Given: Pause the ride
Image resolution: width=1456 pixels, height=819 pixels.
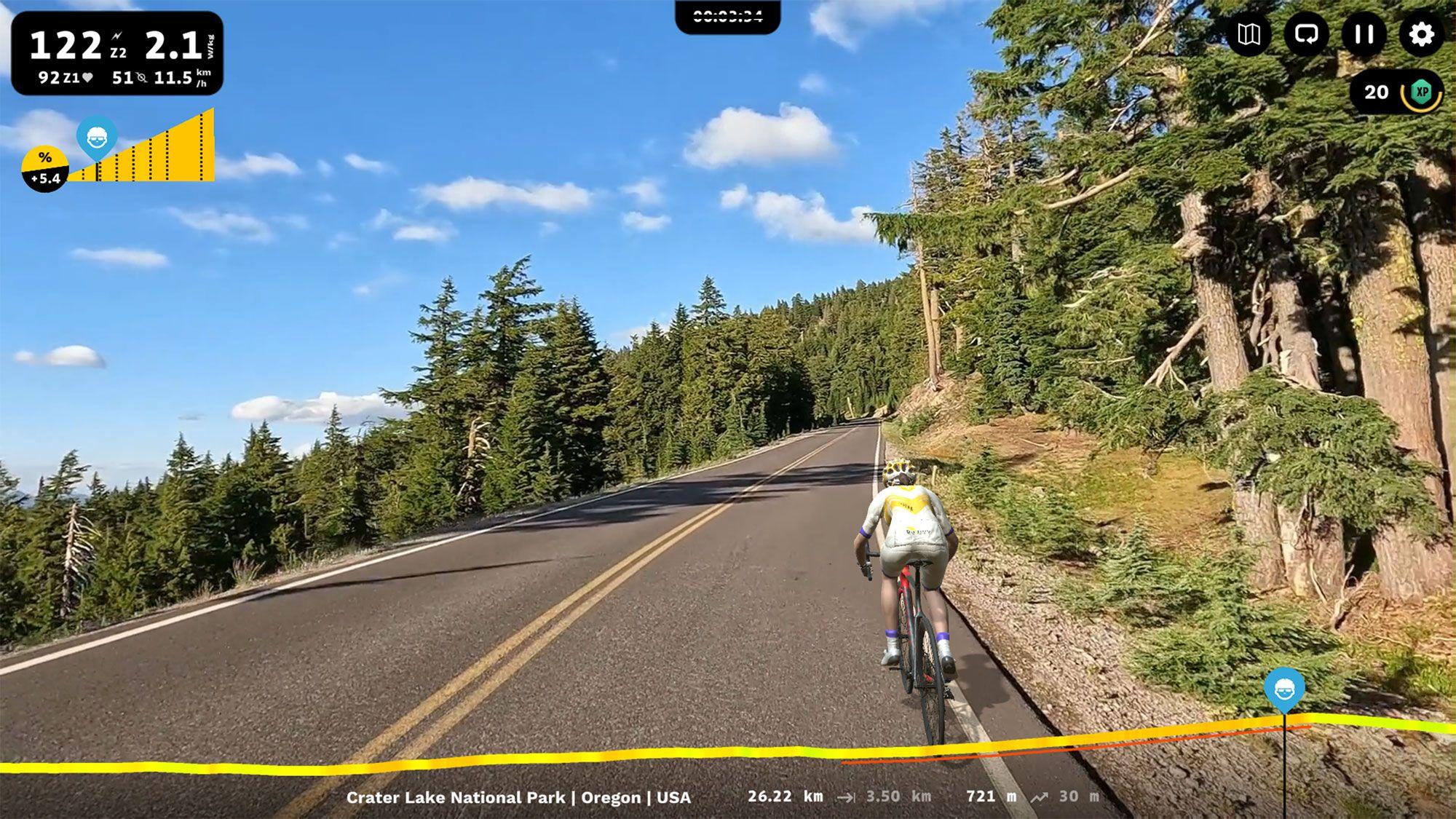Looking at the screenshot, I should click(x=1364, y=34).
